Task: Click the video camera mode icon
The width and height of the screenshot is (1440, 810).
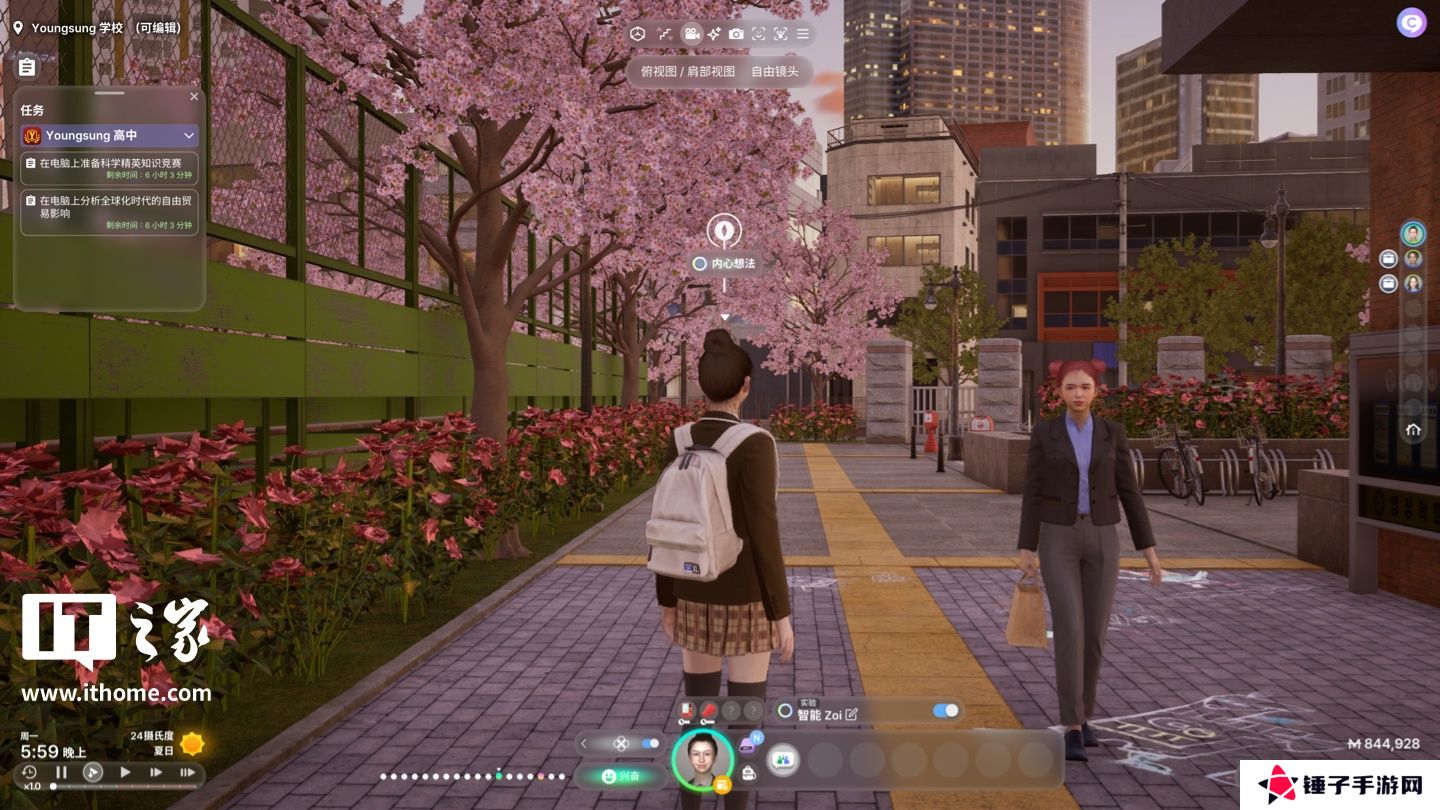Action: tap(691, 34)
